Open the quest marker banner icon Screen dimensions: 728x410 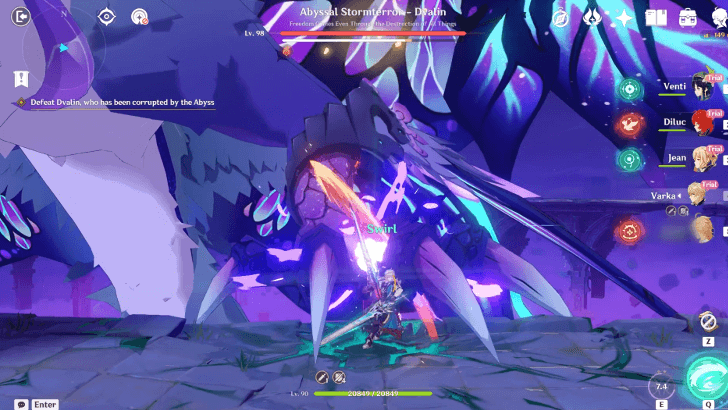pos(20,78)
